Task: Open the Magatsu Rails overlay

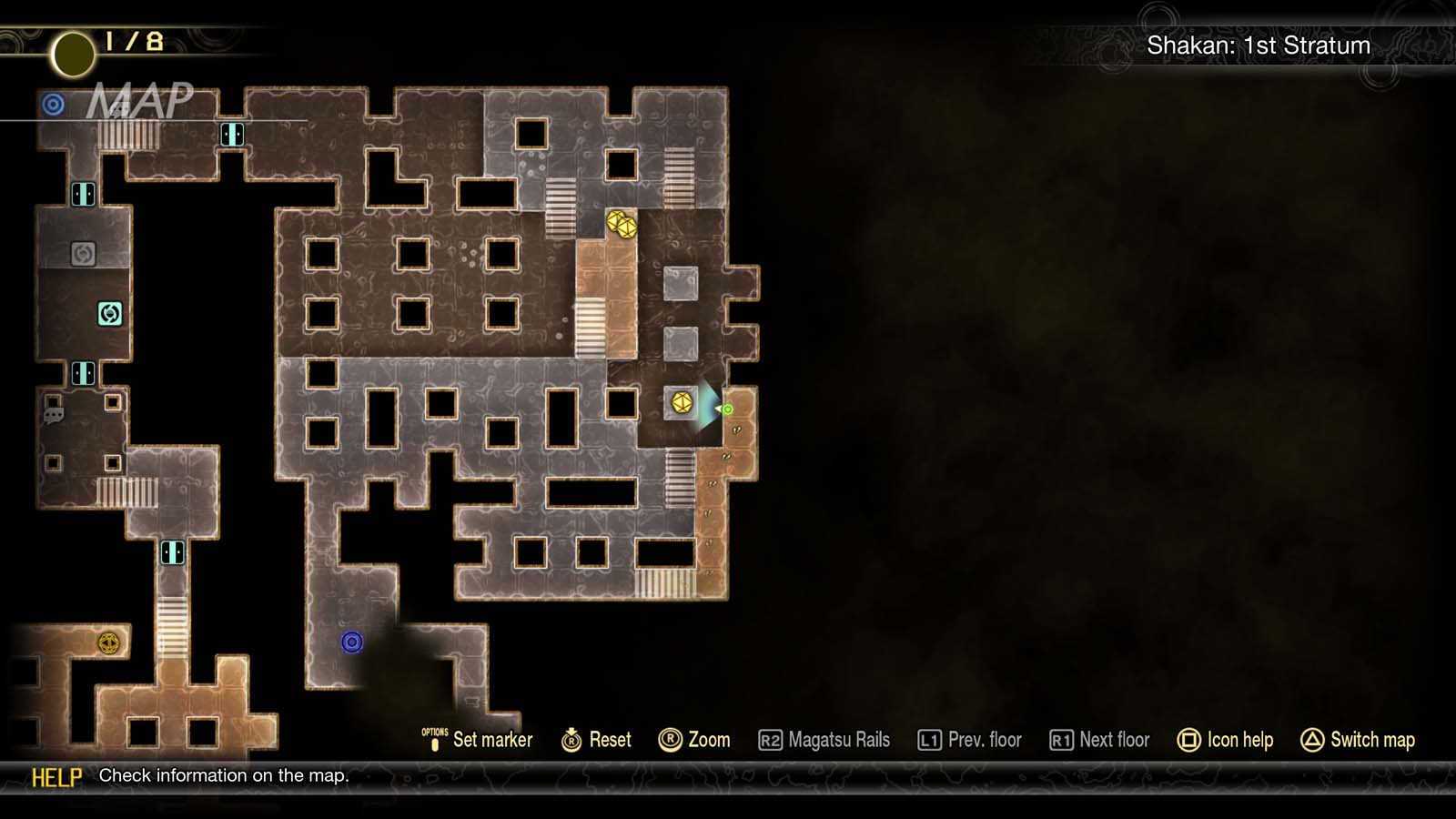Action: [826, 740]
